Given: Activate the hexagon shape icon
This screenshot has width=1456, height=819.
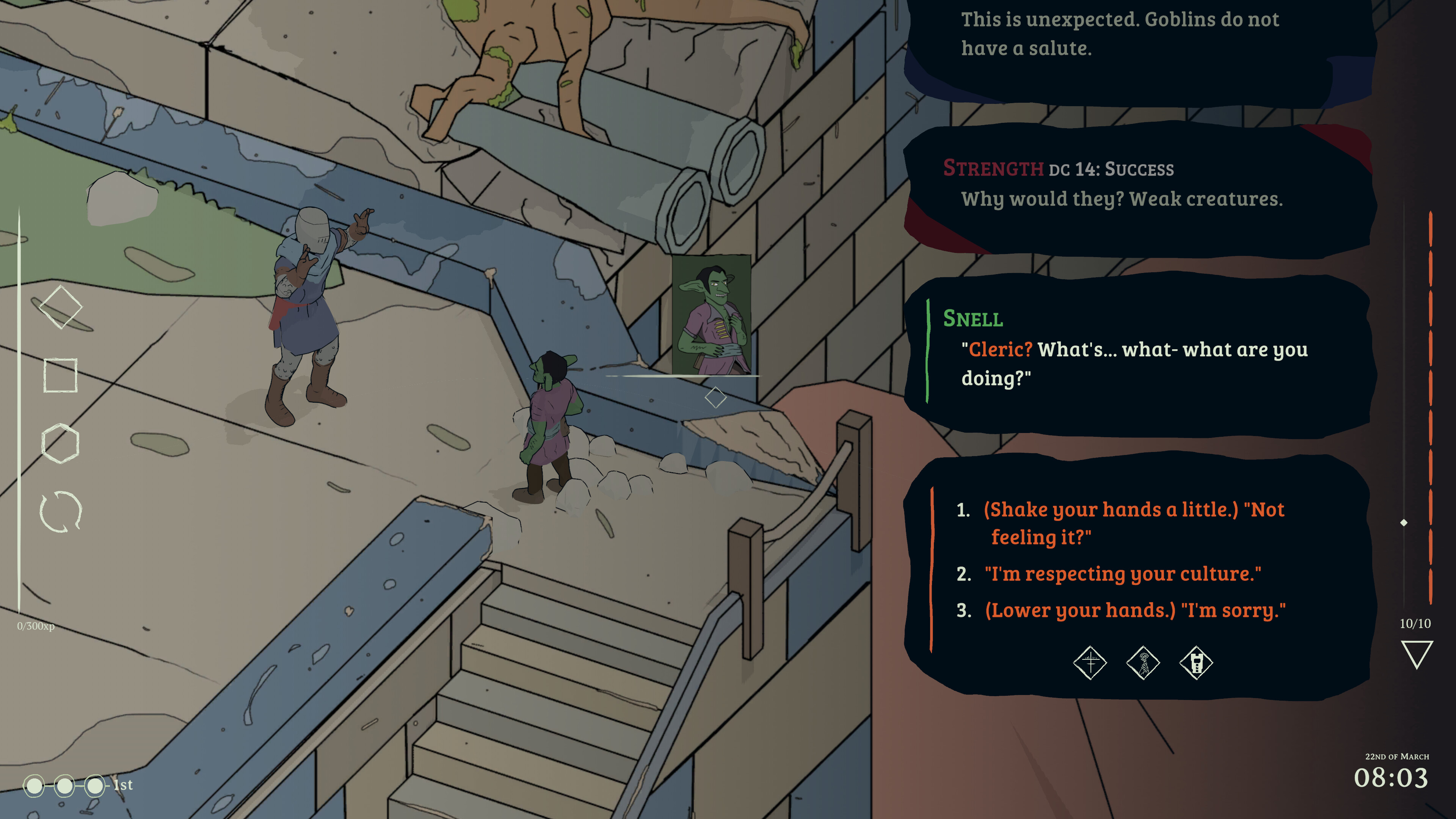Looking at the screenshot, I should [x=61, y=443].
